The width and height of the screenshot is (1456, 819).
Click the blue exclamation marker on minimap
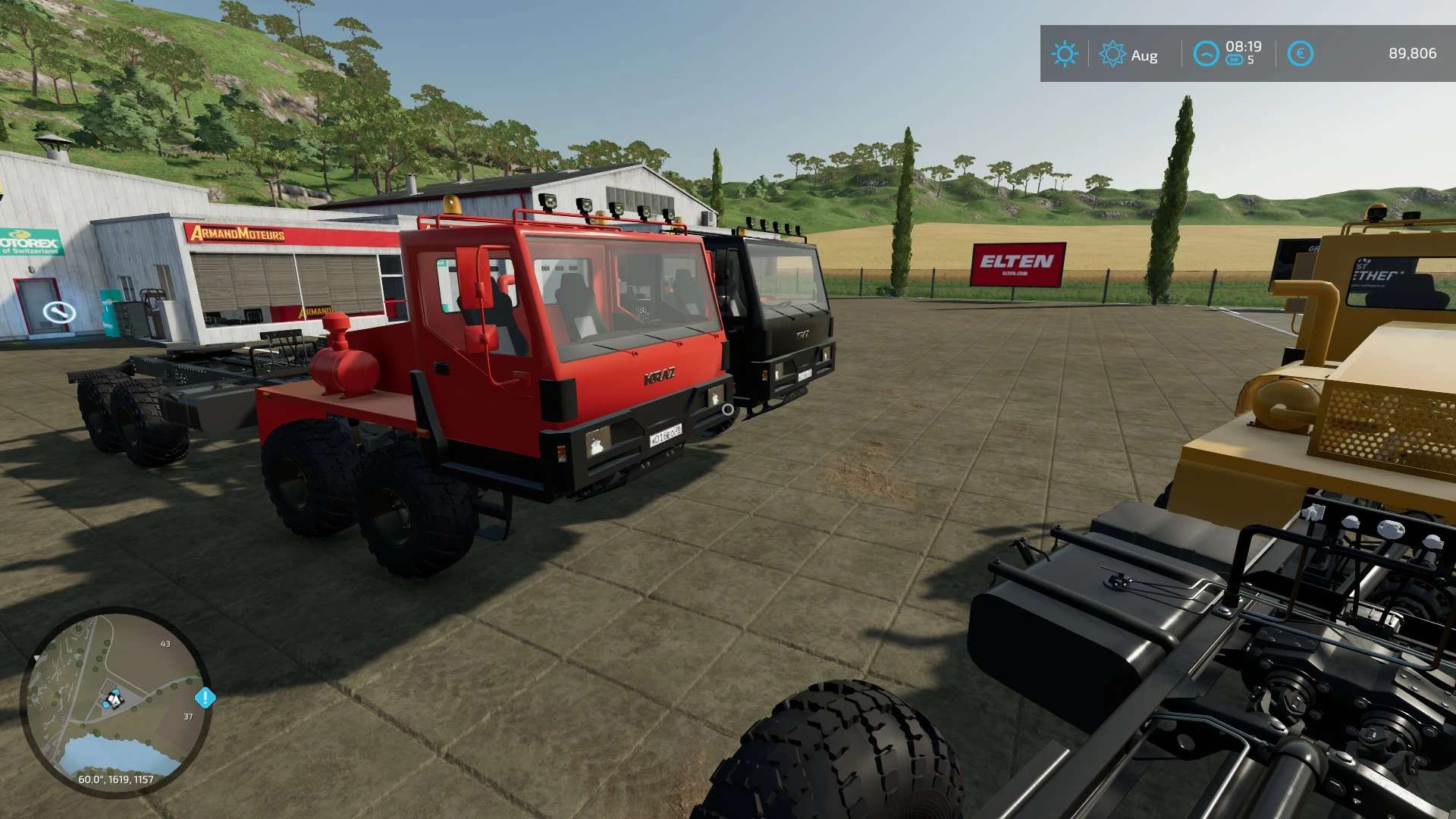(x=205, y=698)
